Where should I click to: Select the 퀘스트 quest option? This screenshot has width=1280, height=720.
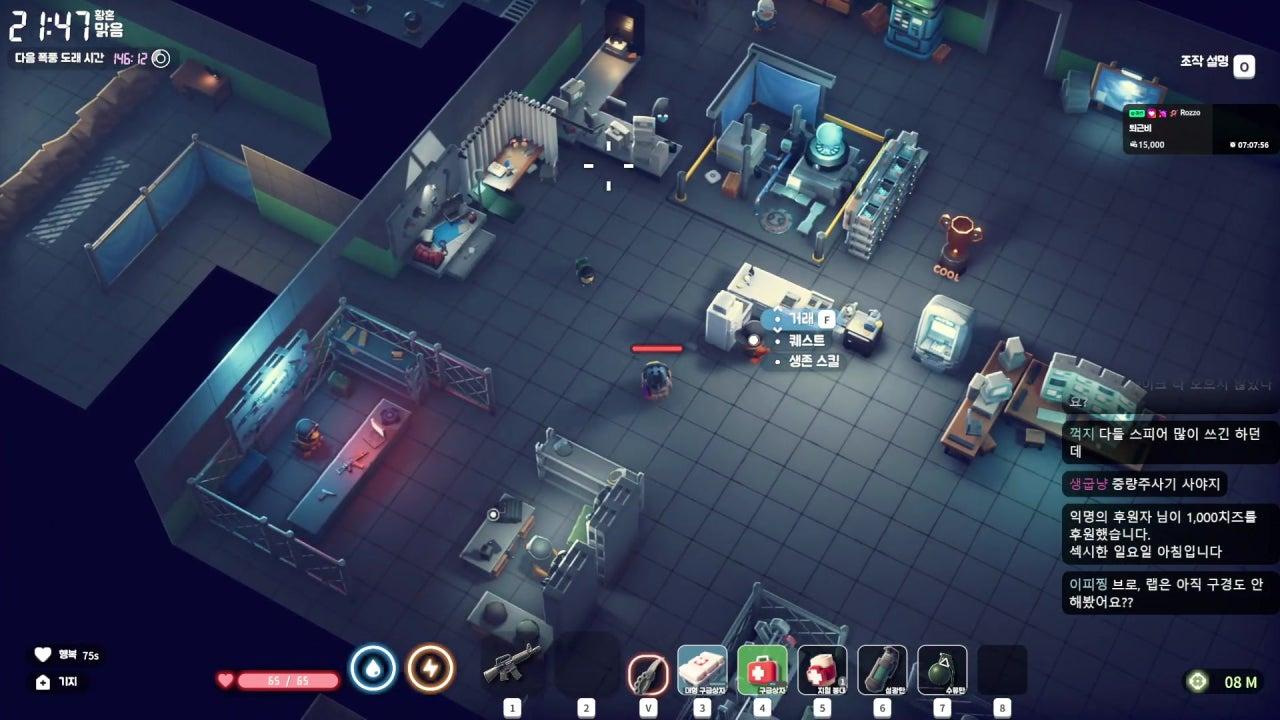[806, 340]
